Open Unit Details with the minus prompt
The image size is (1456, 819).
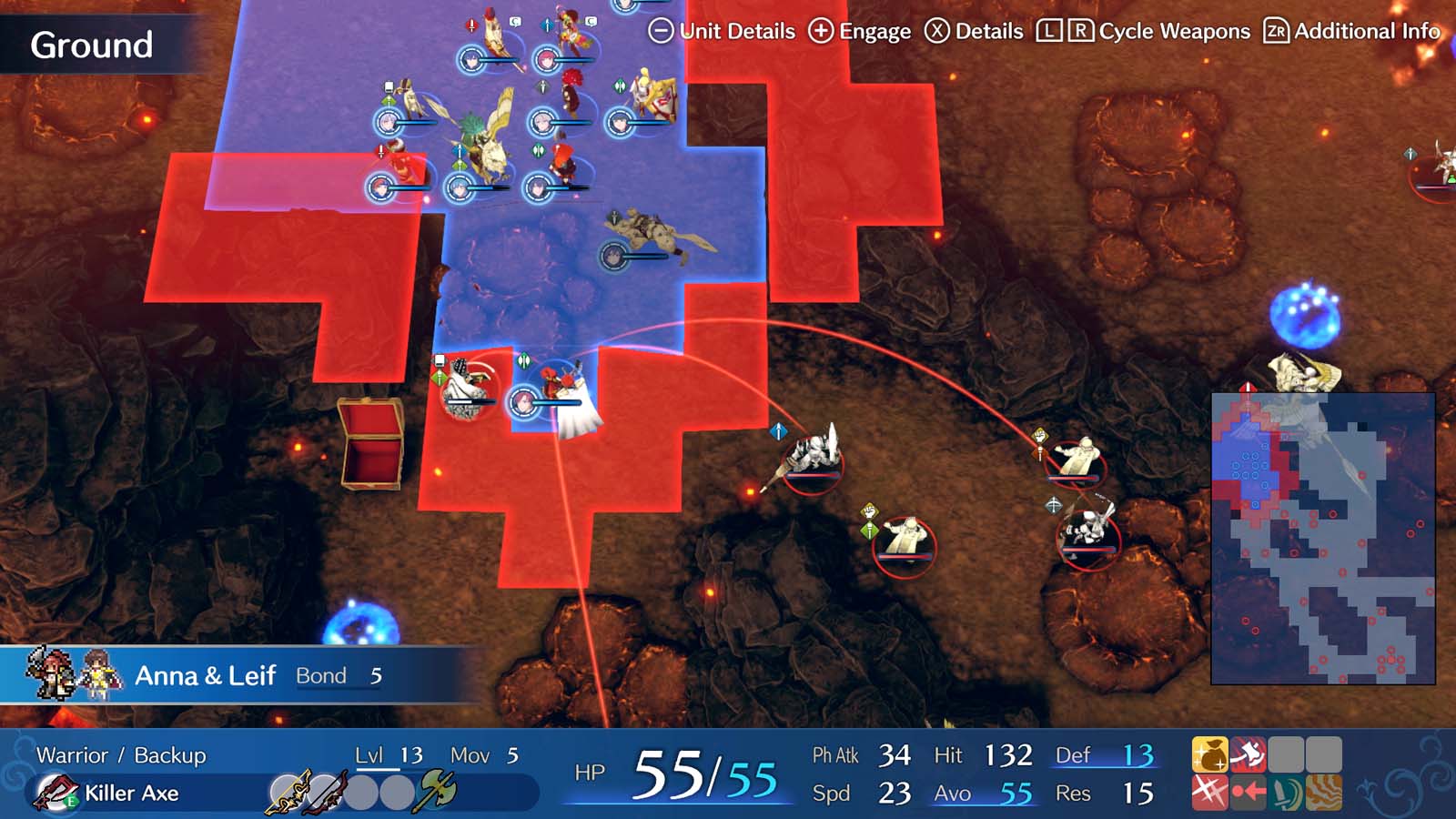tap(723, 30)
